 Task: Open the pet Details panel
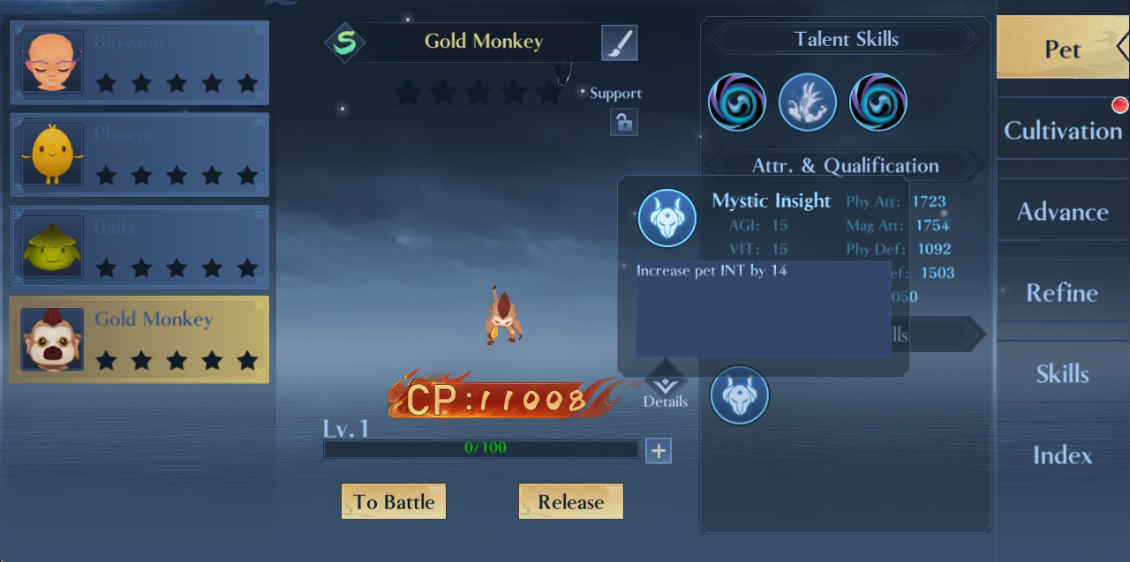[665, 385]
